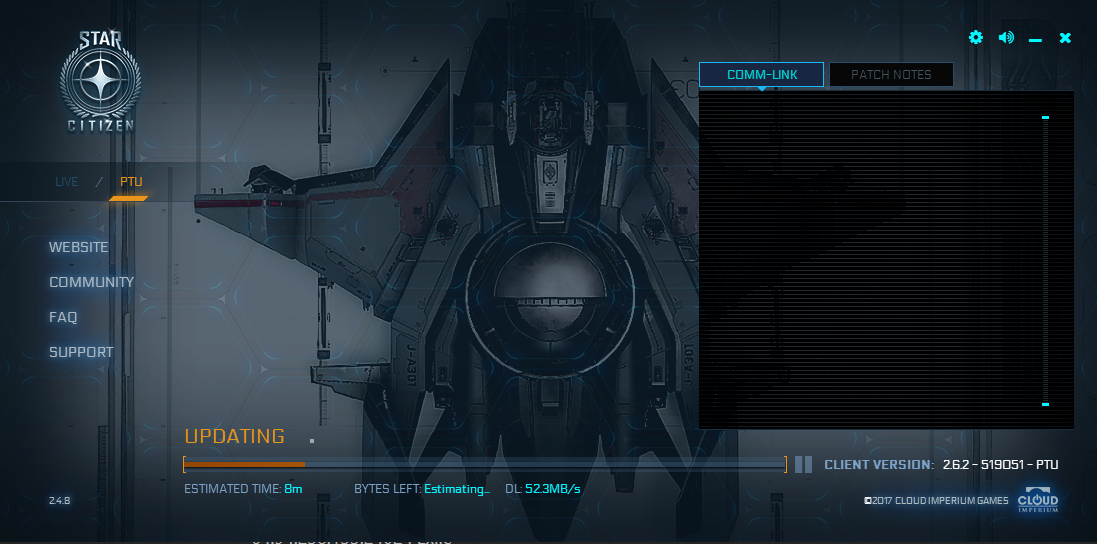The width and height of the screenshot is (1097, 544).
Task: Click the Cloud Imperium logo
Action: (x=1038, y=500)
